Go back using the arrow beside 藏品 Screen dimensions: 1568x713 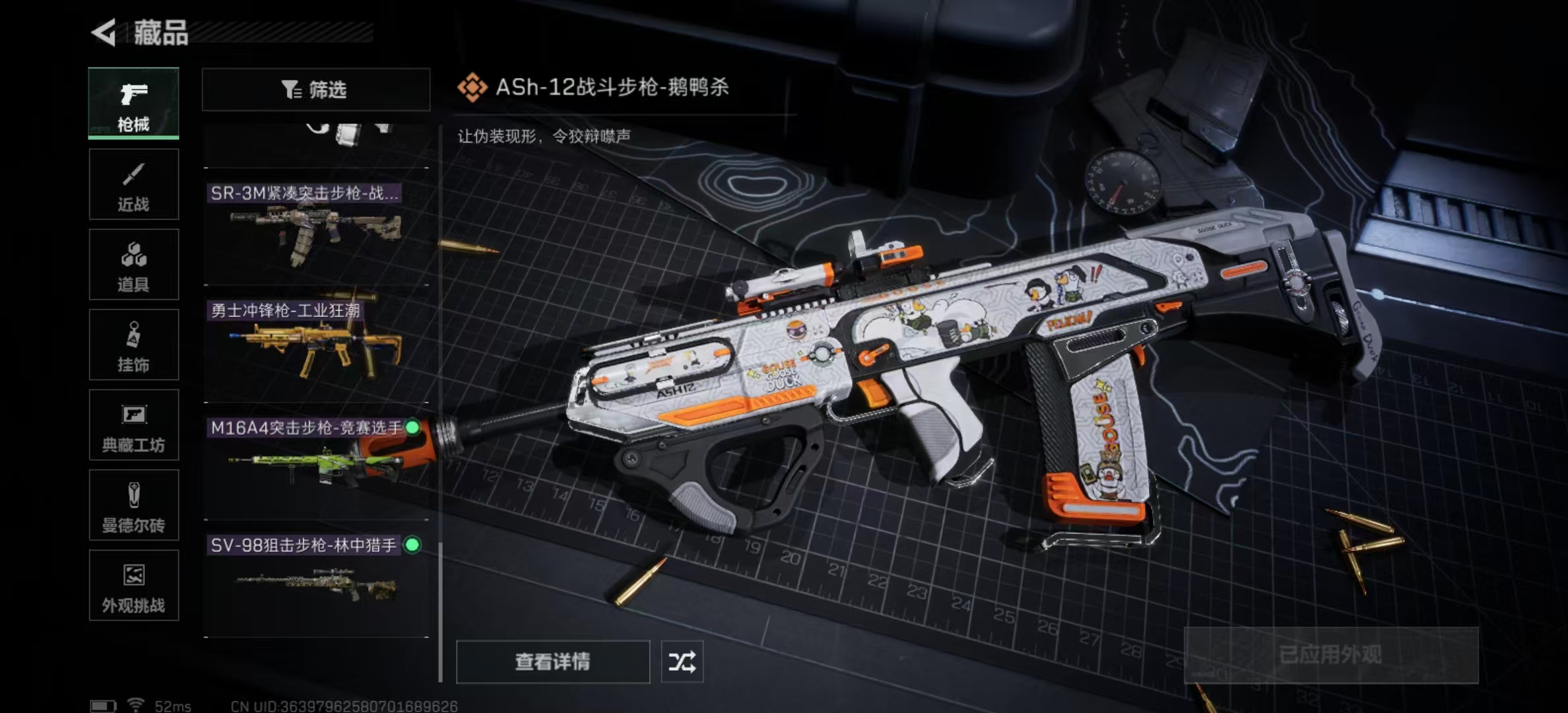[x=104, y=32]
